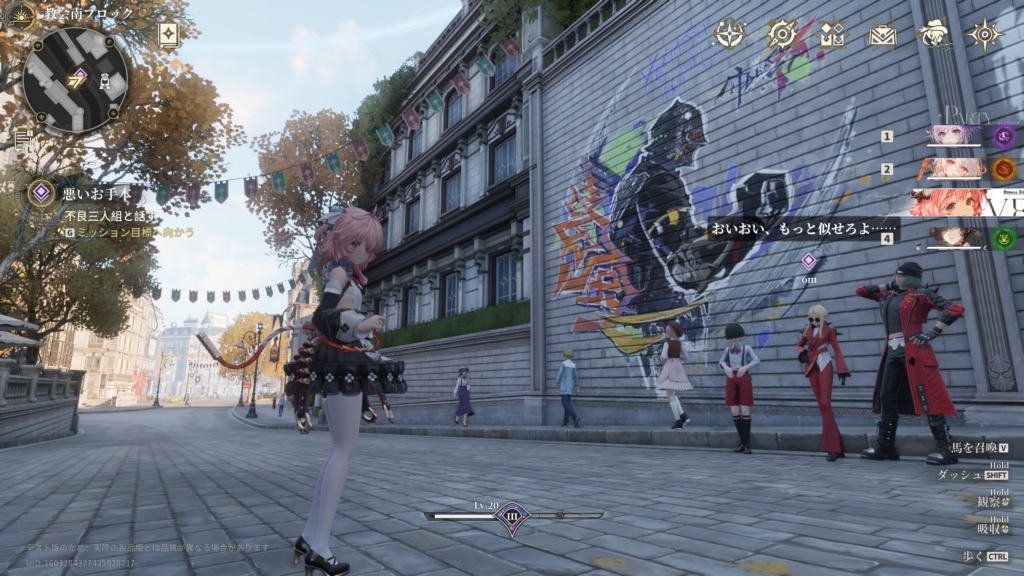Open the eight-point star icon at far right

click(x=985, y=34)
